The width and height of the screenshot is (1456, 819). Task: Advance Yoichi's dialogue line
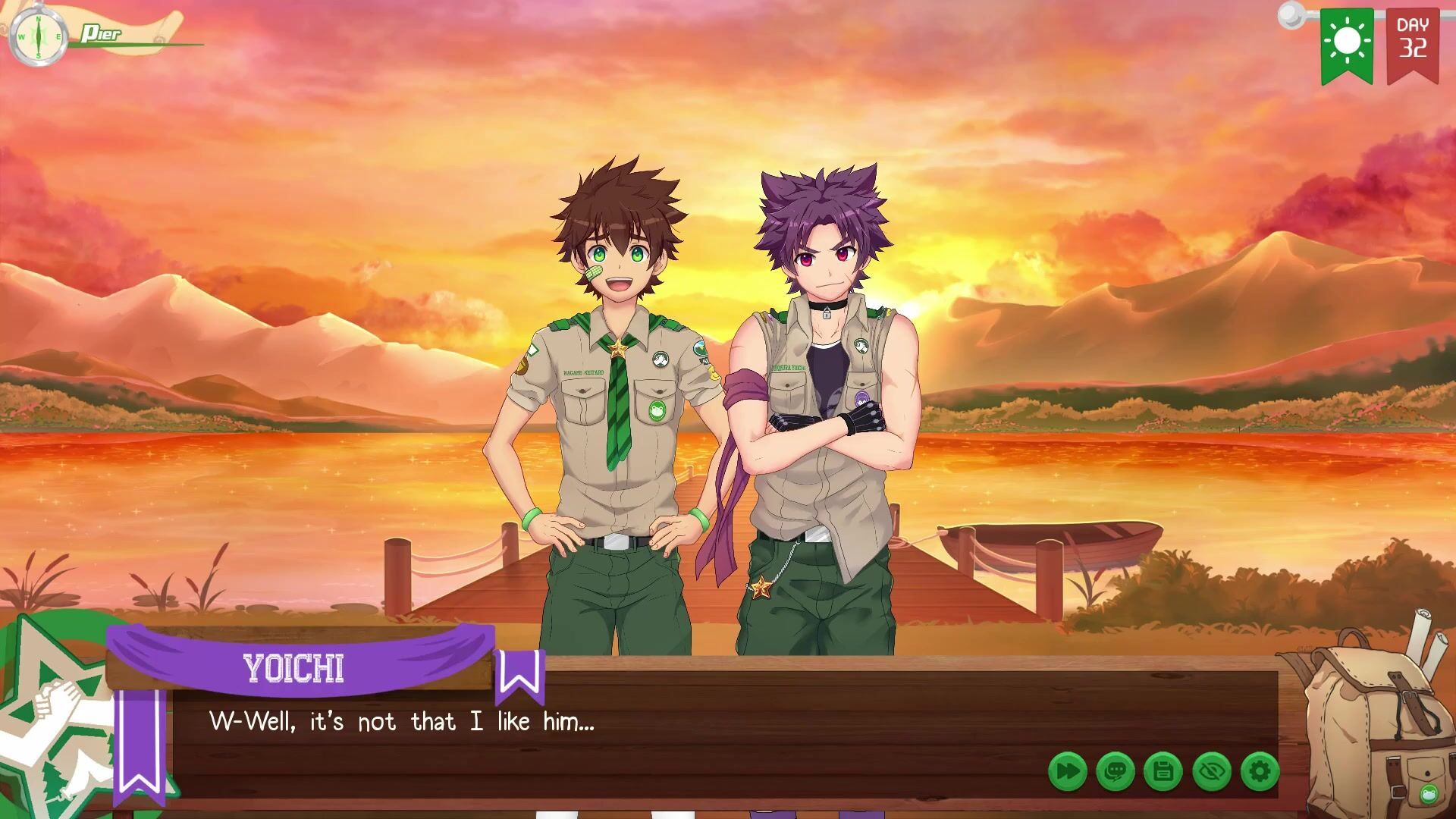pos(682,728)
